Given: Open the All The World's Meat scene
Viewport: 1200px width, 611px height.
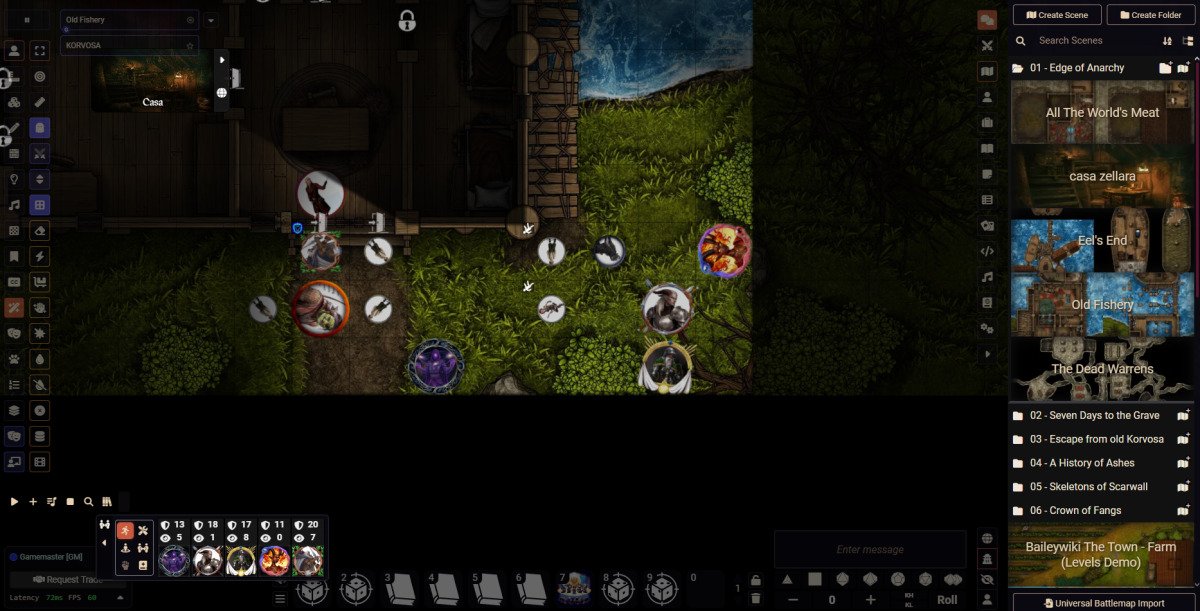Looking at the screenshot, I should [x=1102, y=113].
